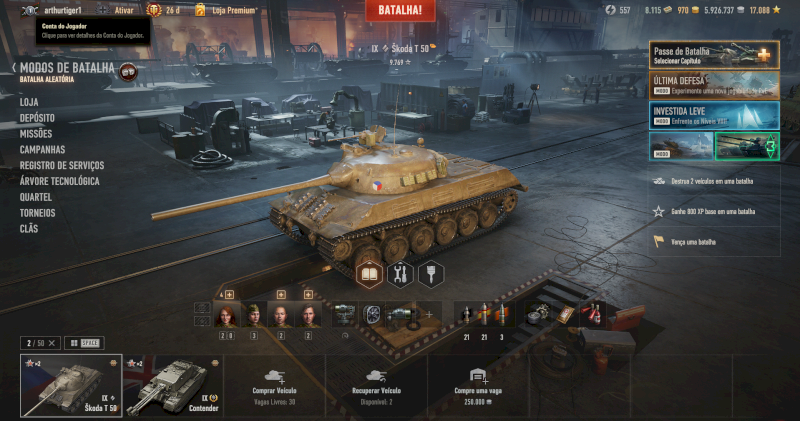This screenshot has height=421, width=800.
Task: Click Recuperar Veículo slot
Action: click(x=377, y=385)
